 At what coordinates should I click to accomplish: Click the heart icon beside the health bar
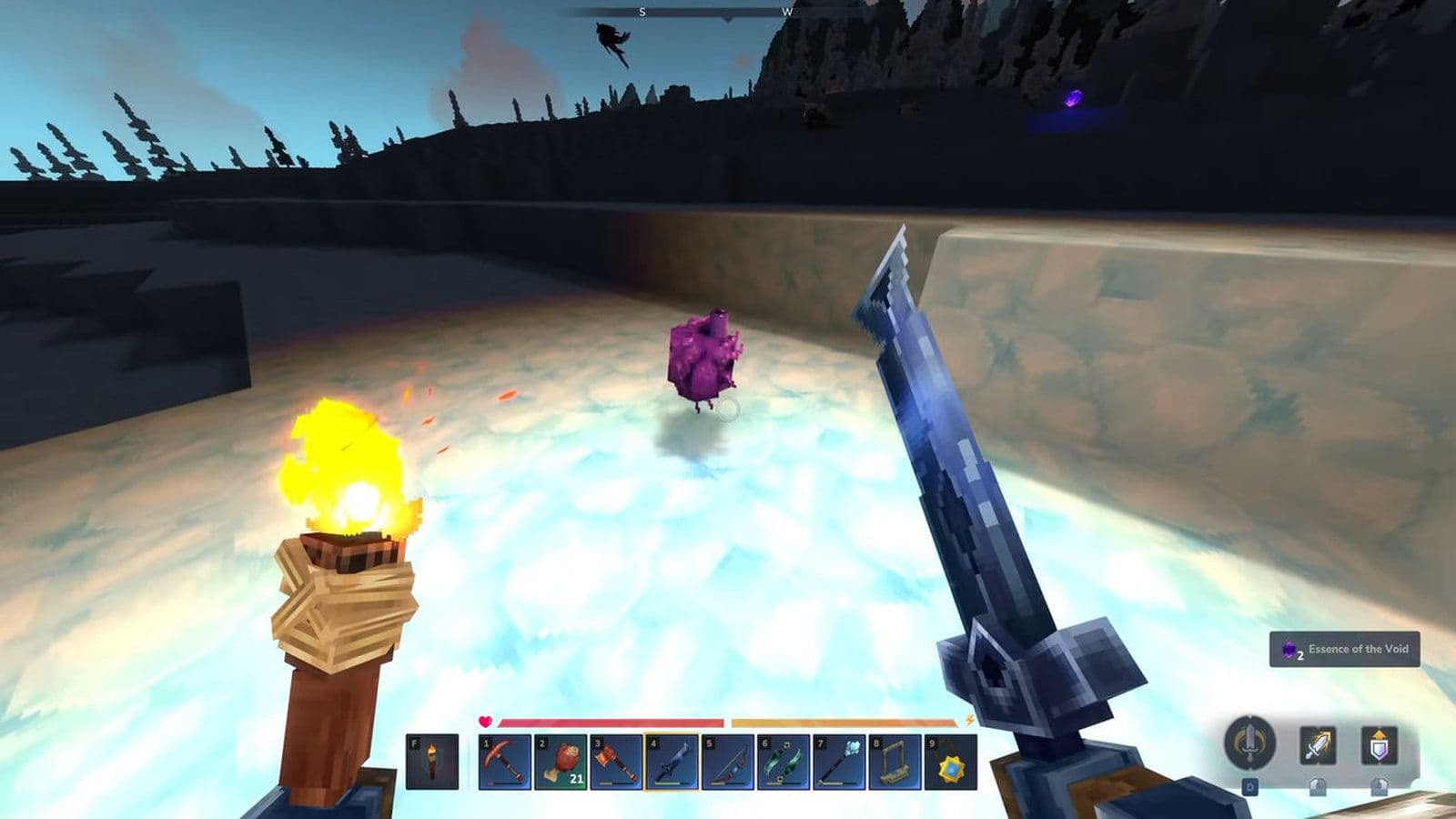point(484,721)
